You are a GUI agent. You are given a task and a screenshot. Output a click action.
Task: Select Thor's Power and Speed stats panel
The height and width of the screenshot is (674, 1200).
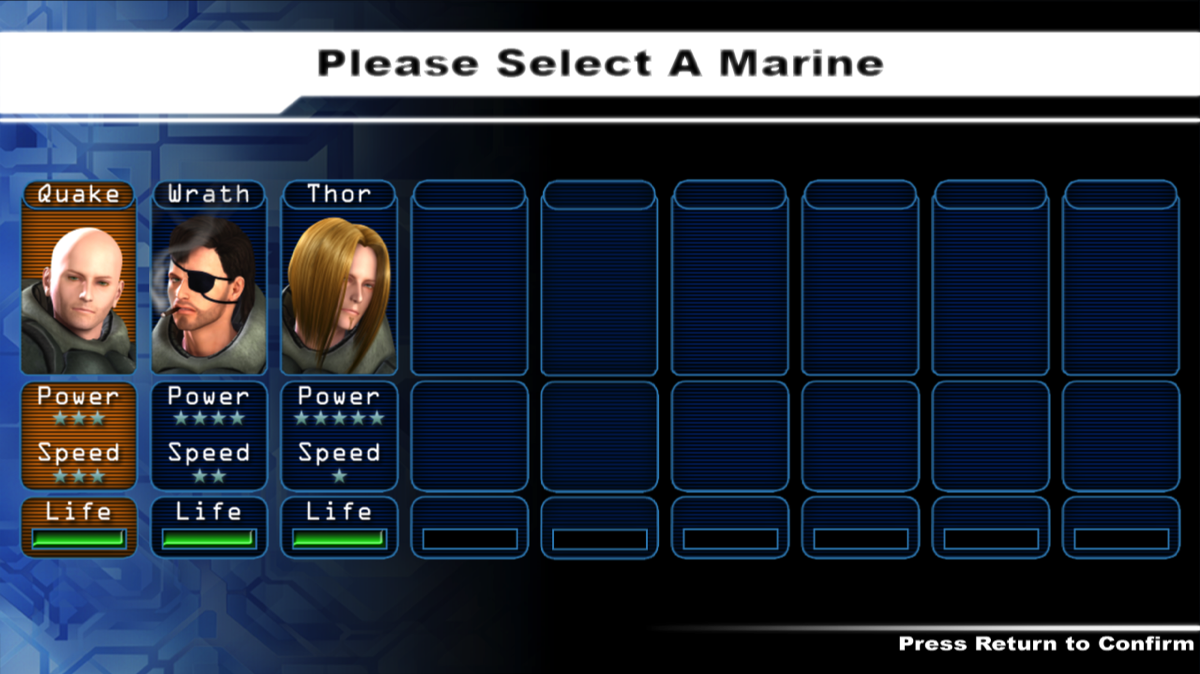(x=338, y=436)
